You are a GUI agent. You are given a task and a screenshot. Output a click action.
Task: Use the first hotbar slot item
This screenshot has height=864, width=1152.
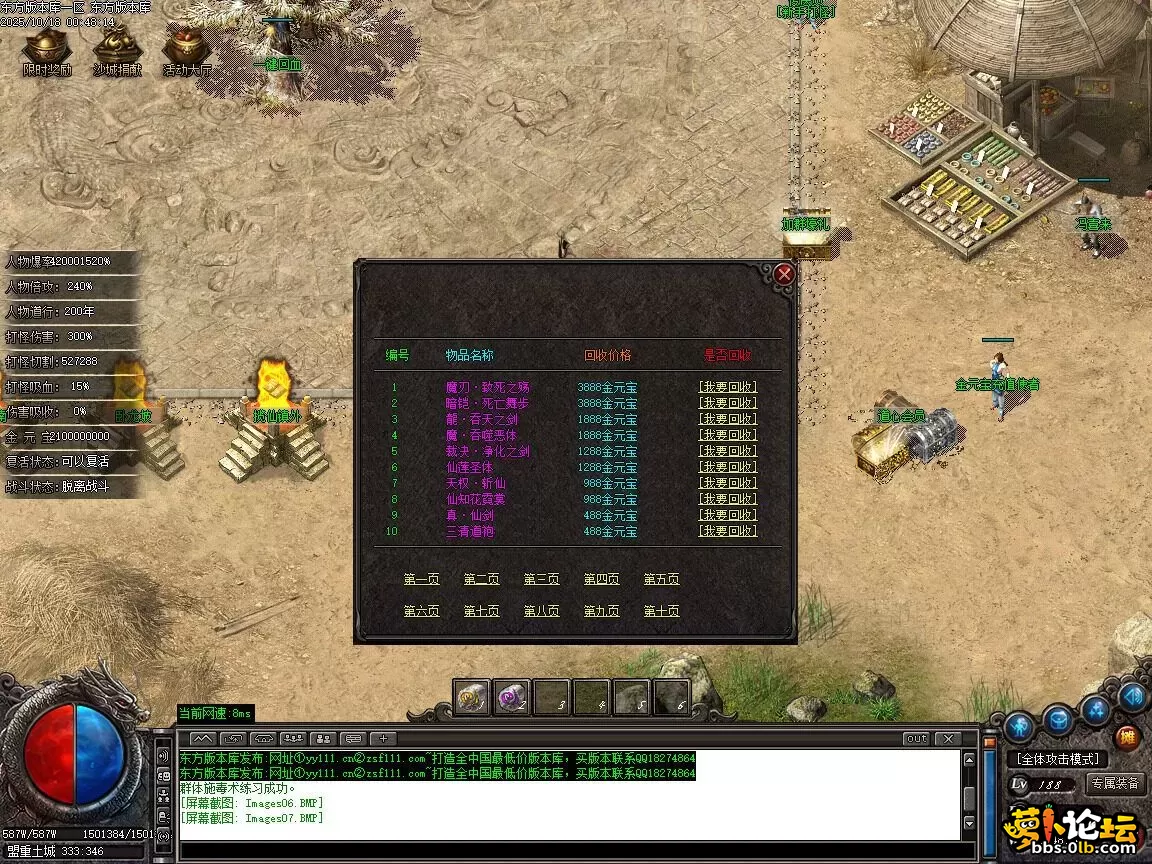click(472, 697)
